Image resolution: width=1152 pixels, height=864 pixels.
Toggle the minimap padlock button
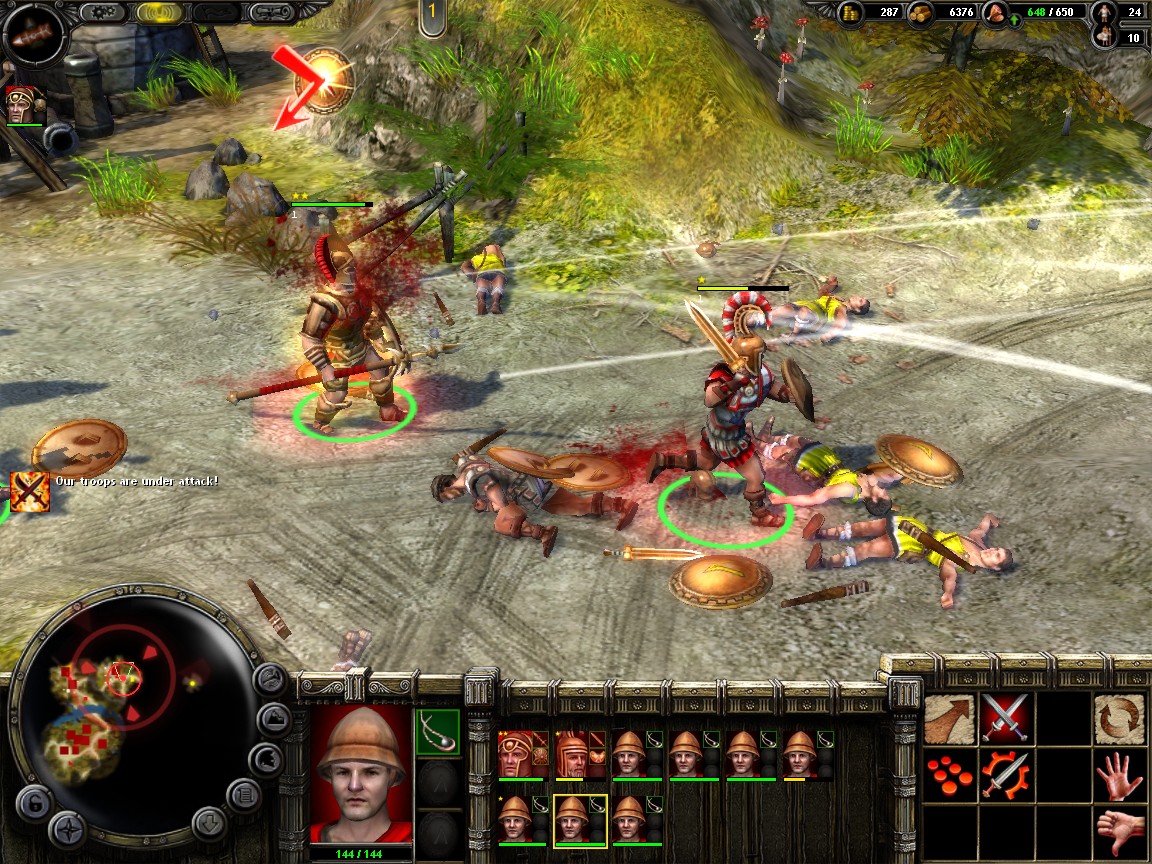33,802
